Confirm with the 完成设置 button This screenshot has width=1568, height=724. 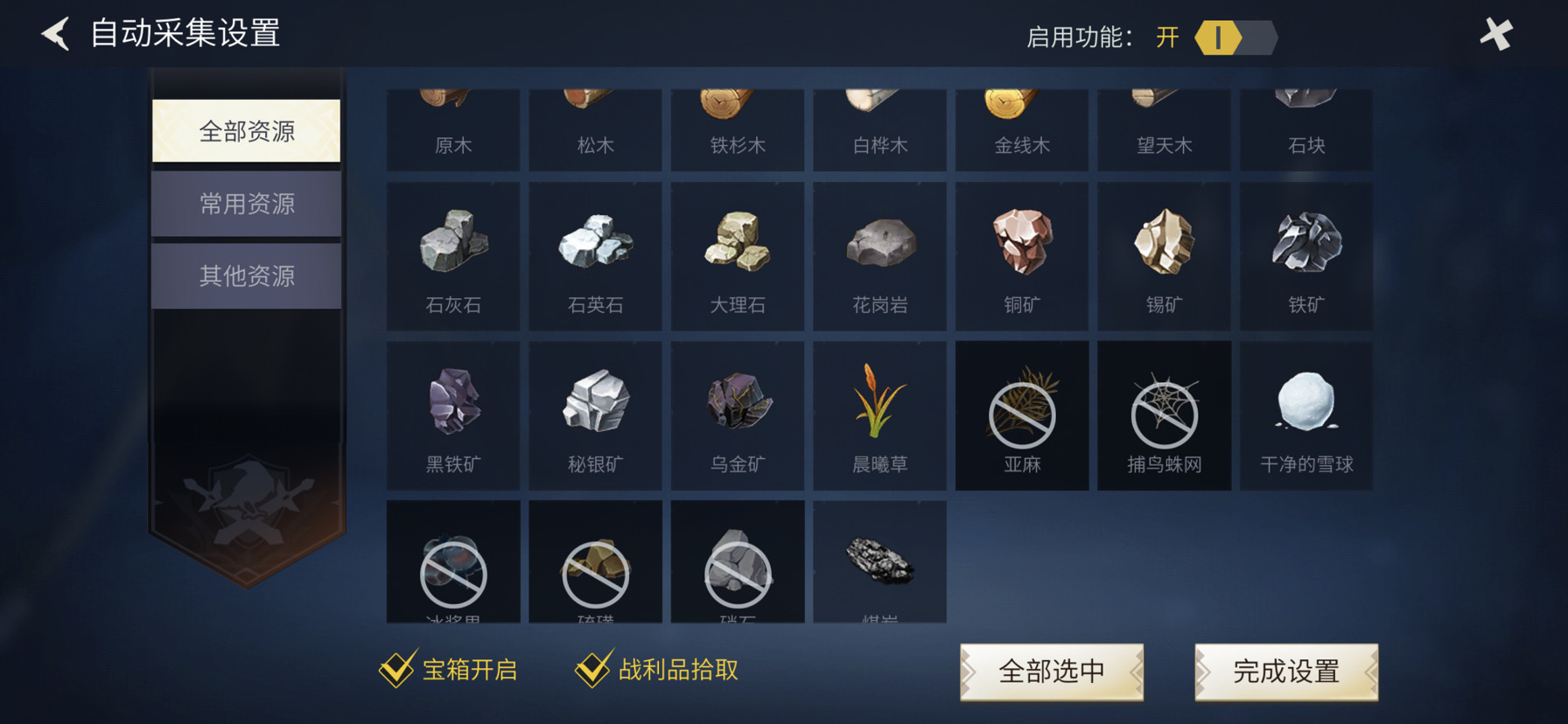point(1286,671)
